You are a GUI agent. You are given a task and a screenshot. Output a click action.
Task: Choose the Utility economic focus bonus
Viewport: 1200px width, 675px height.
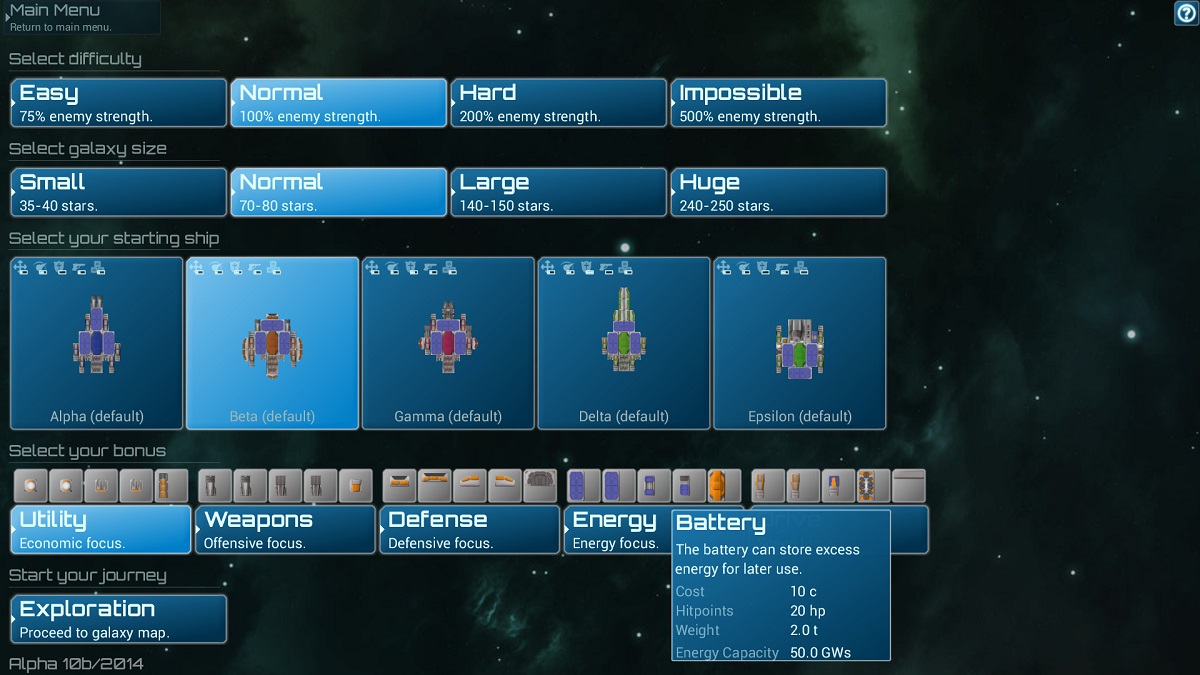(100, 529)
